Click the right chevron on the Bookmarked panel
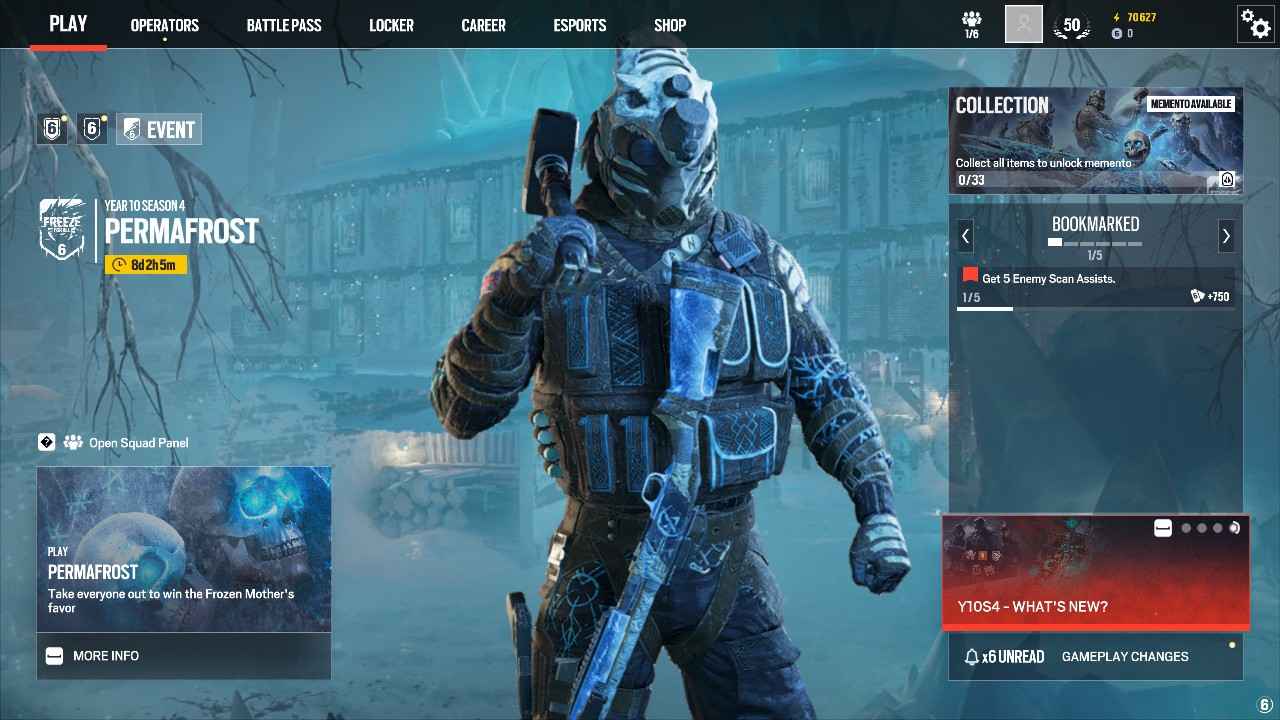 (x=1227, y=236)
